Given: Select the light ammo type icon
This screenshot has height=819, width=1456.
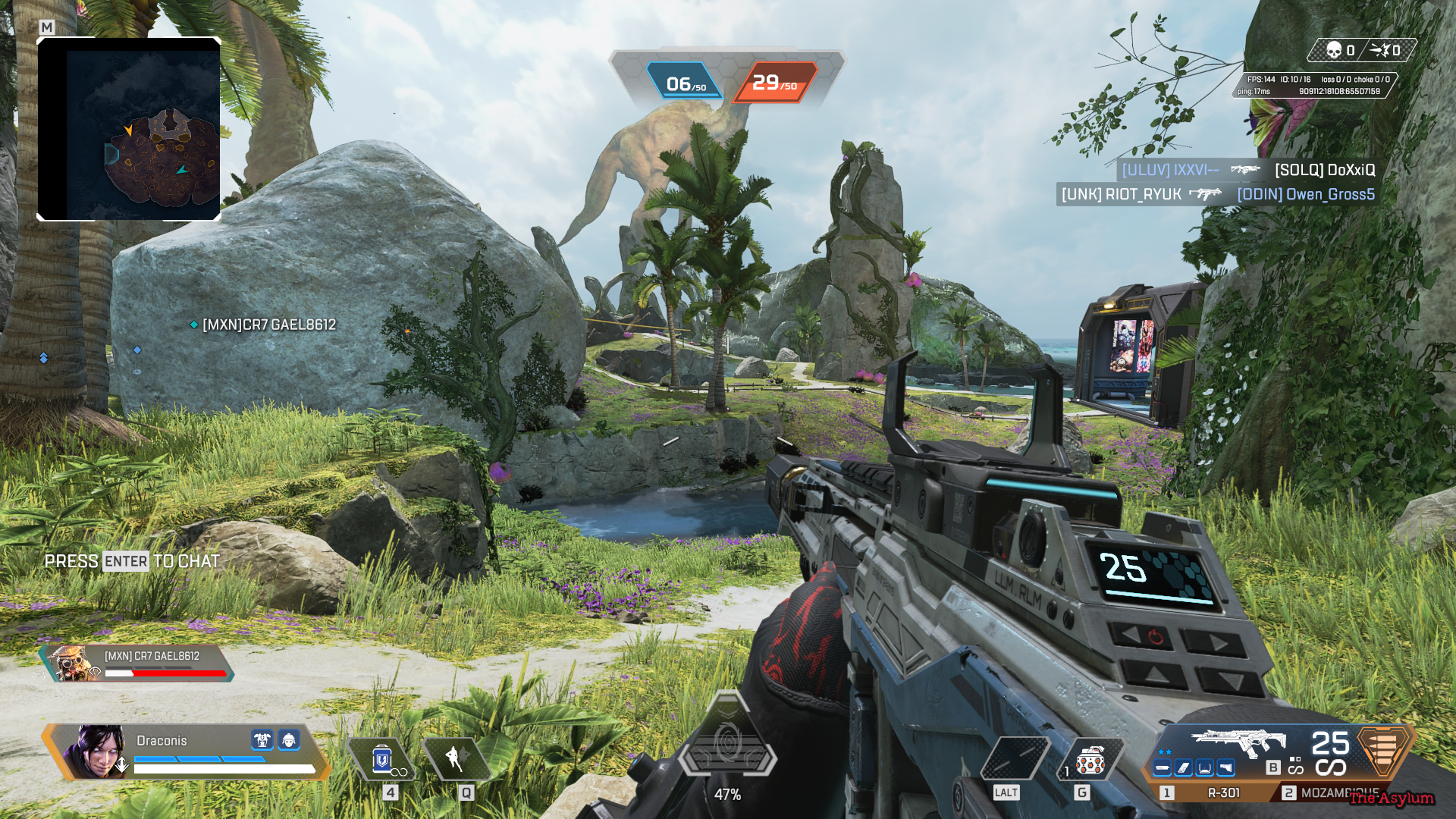Looking at the screenshot, I should tap(1383, 750).
